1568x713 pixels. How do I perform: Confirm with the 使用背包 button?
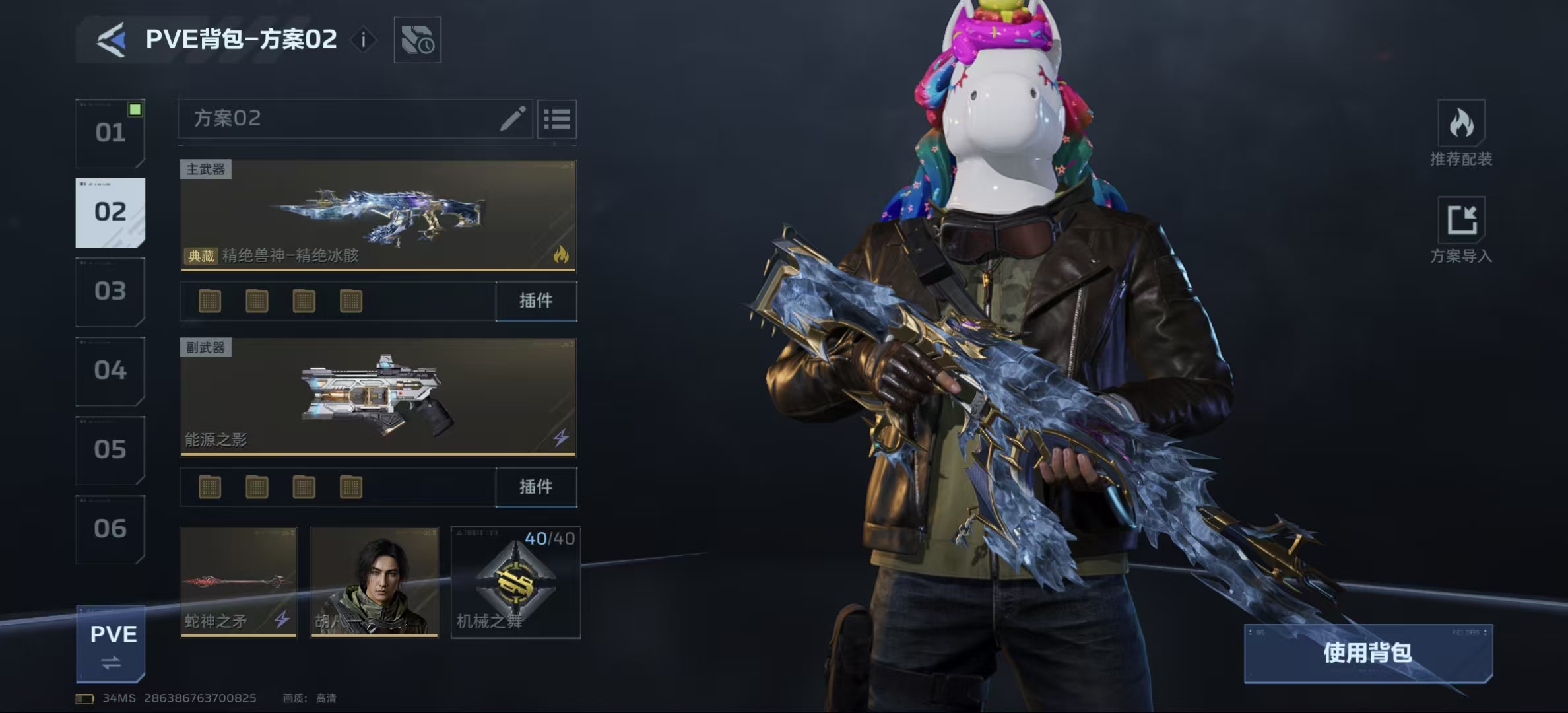point(1367,653)
